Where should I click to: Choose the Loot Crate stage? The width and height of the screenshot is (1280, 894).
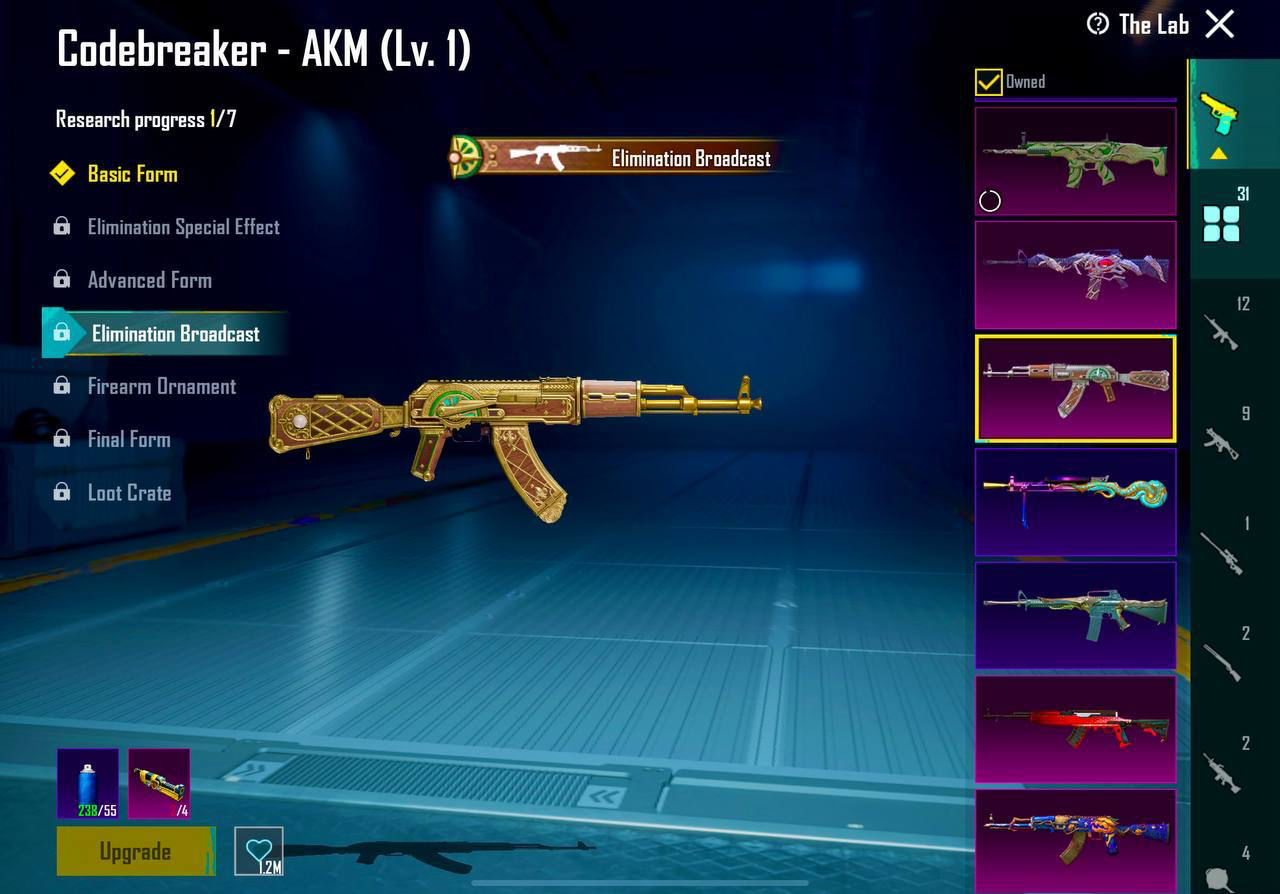pos(129,493)
